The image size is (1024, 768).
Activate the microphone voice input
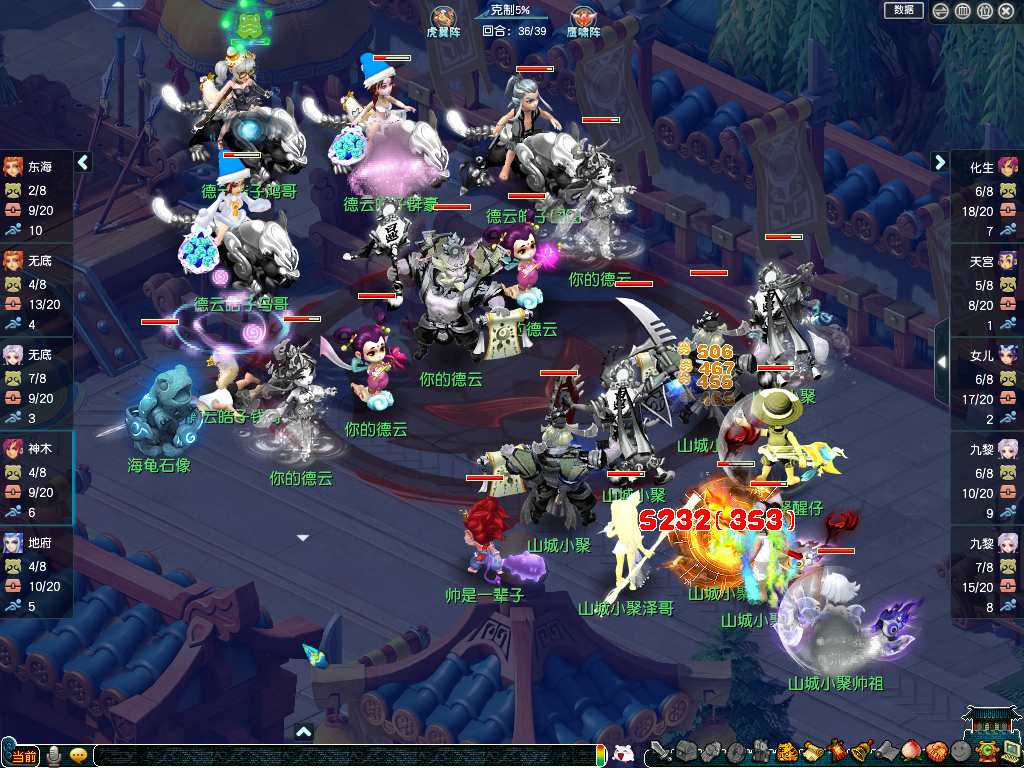pyautogui.click(x=54, y=754)
